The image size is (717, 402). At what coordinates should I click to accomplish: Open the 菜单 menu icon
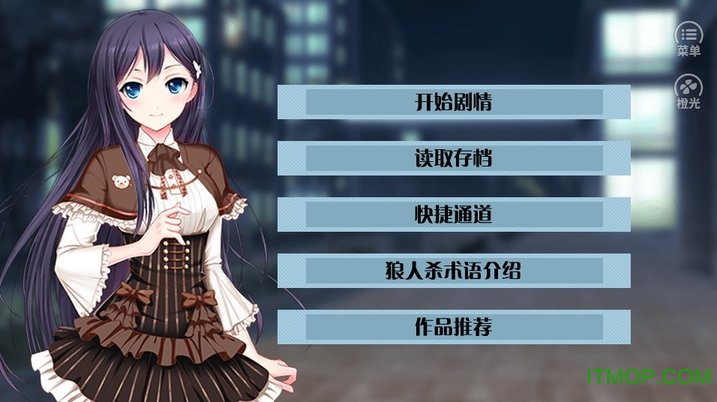[688, 39]
